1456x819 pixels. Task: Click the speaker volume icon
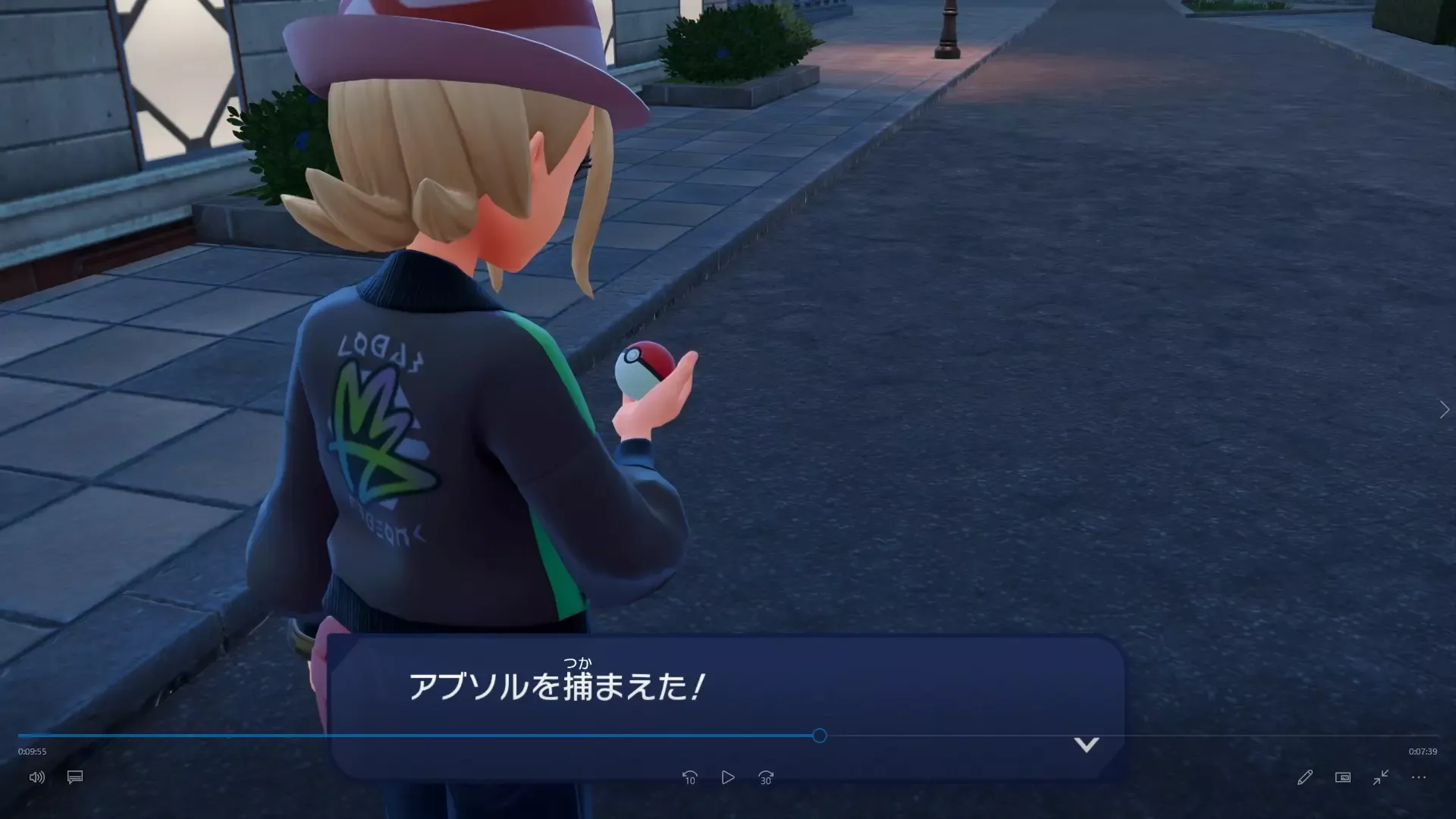click(36, 777)
